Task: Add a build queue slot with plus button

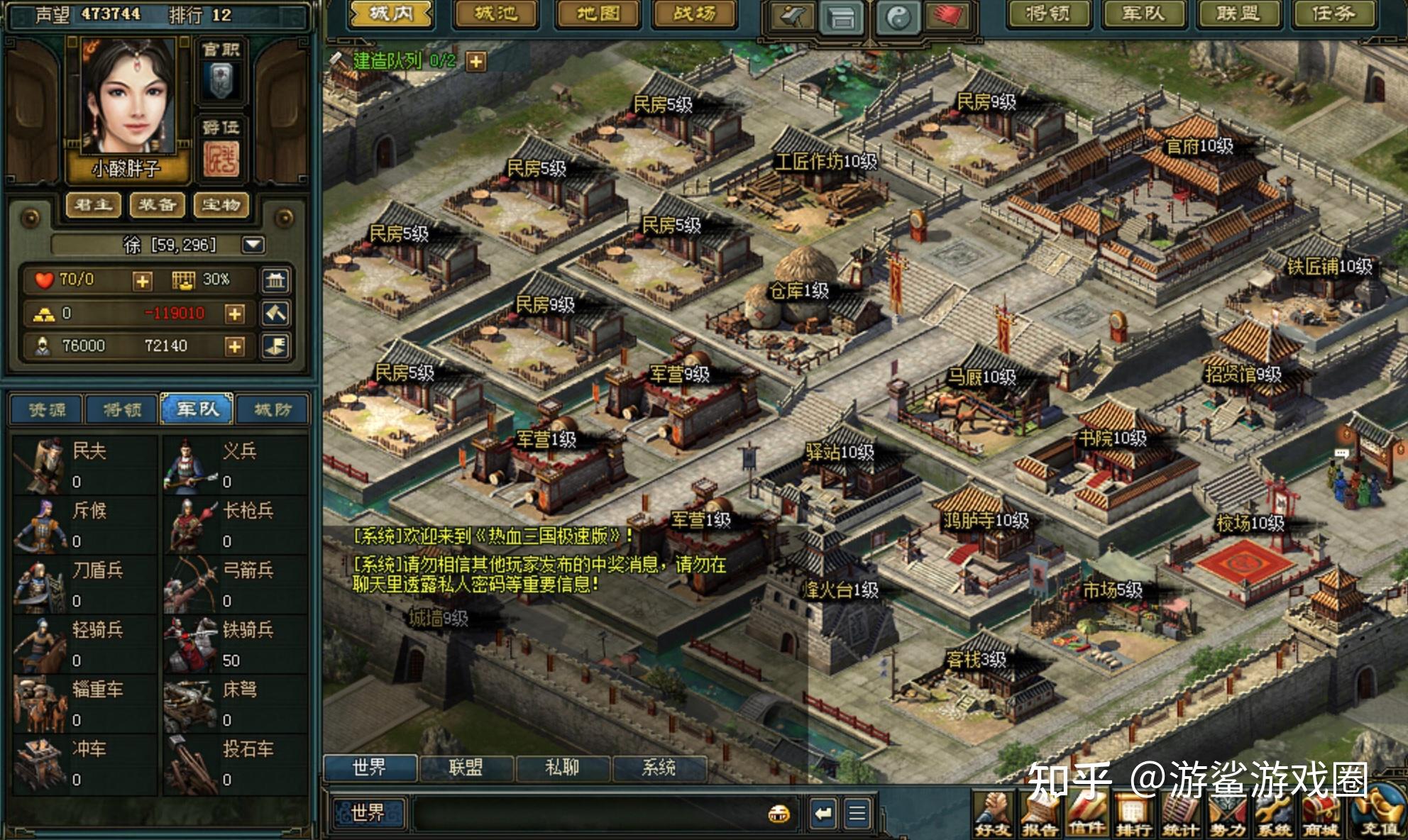Action: (x=475, y=62)
